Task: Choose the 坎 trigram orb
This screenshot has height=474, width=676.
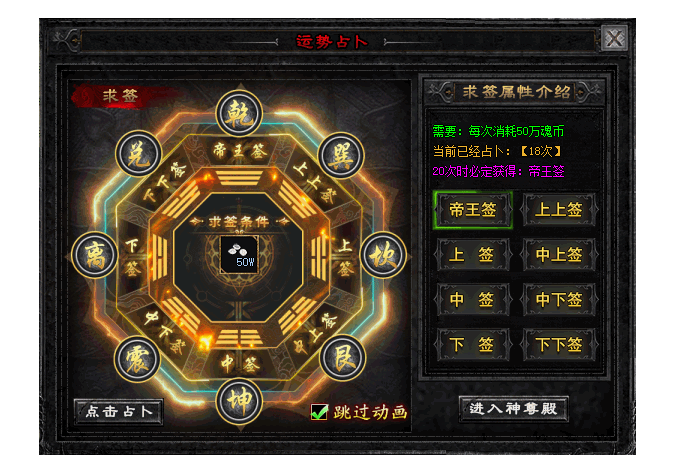Action: tap(380, 254)
